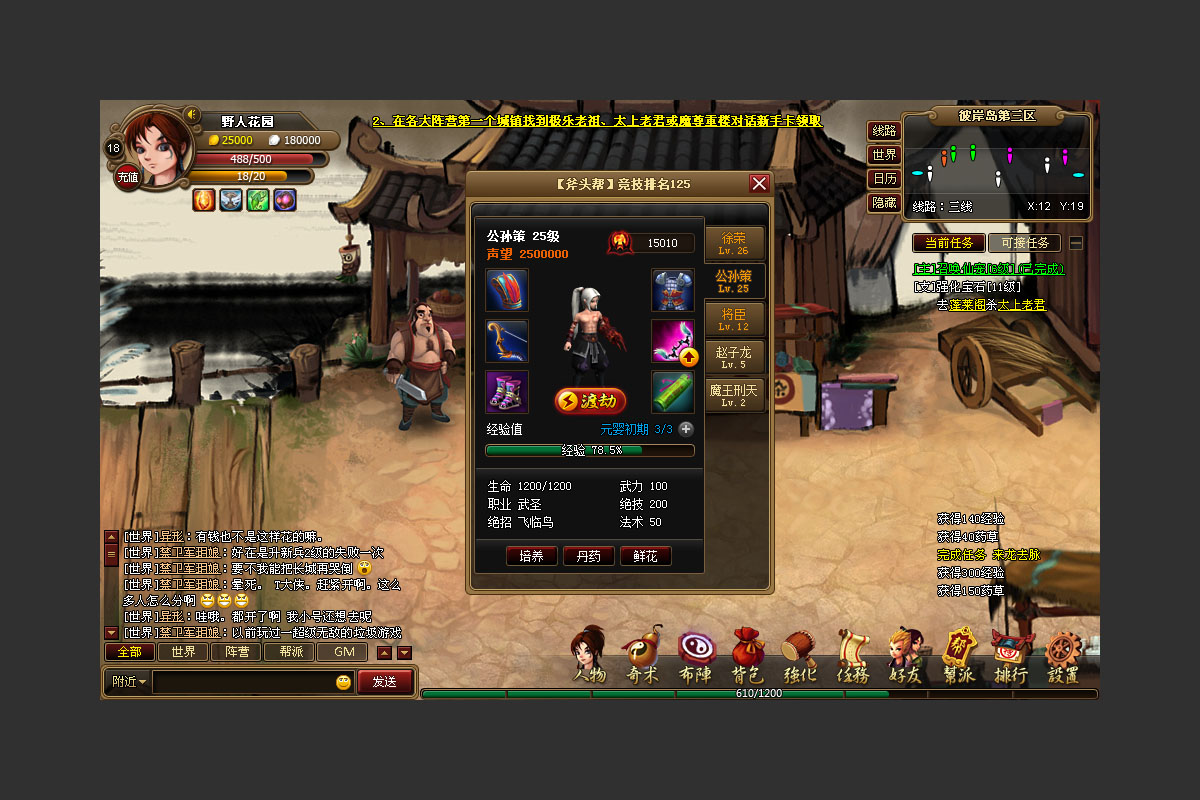Select the 徐荣 Lv.26 hero tab
The height and width of the screenshot is (800, 1200).
[734, 243]
